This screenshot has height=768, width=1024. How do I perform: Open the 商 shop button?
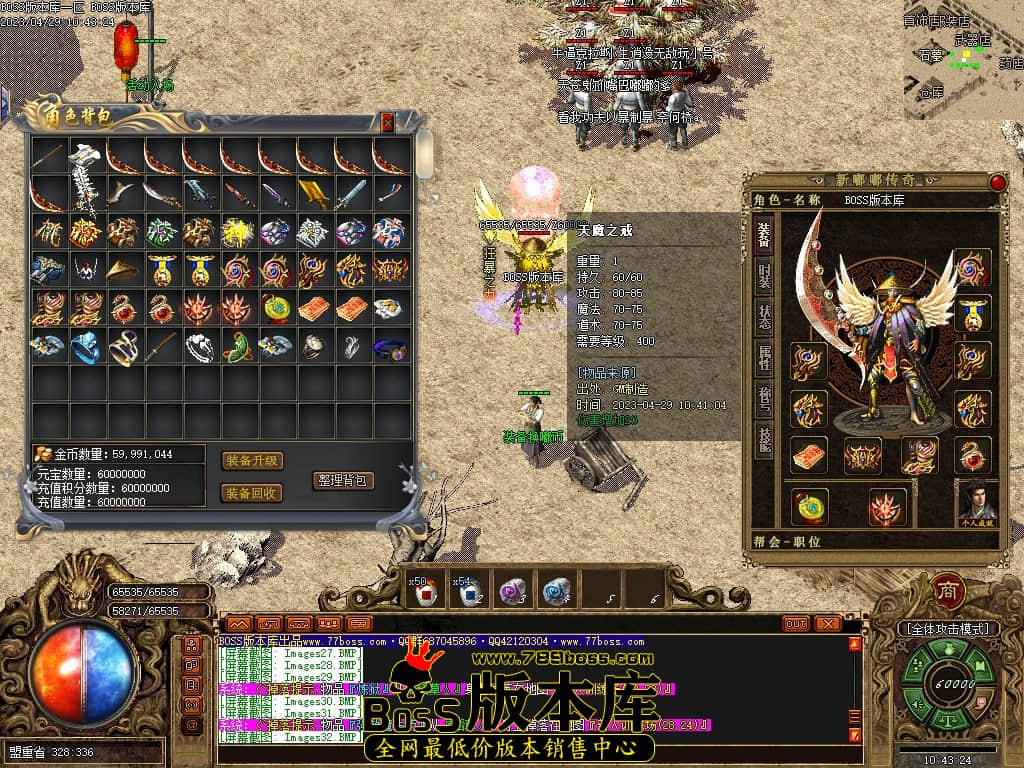pos(947,590)
